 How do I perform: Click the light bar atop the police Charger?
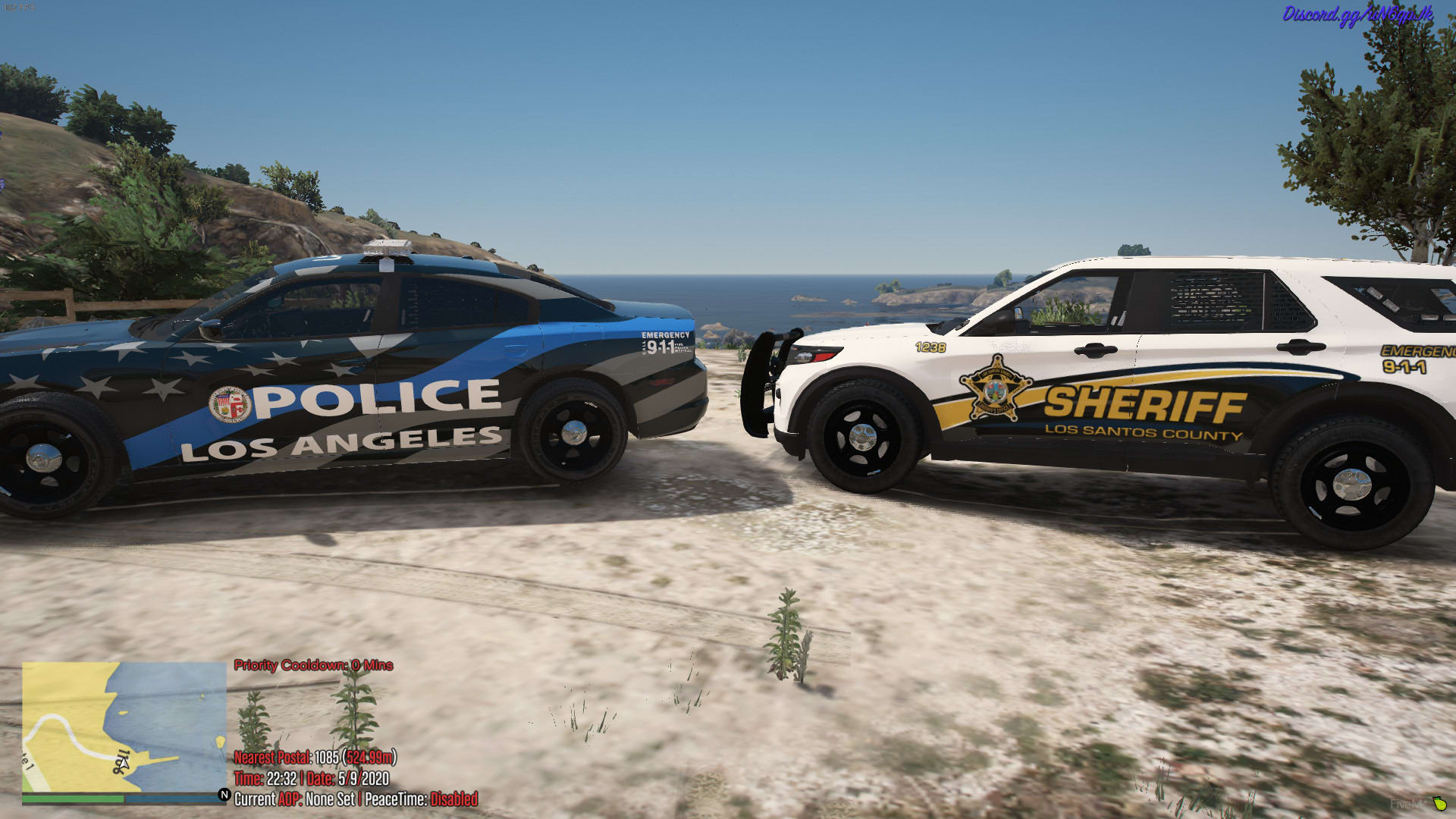[x=387, y=246]
